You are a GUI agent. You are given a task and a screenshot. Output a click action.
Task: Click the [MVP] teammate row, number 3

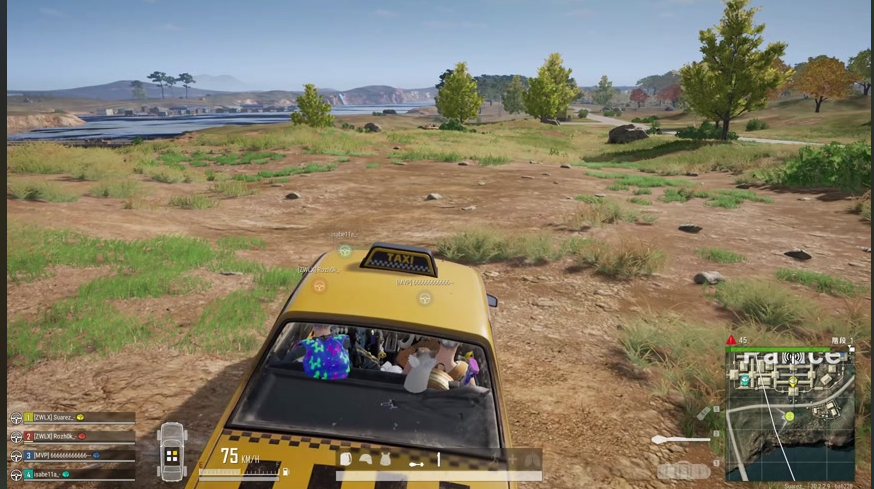72,455
